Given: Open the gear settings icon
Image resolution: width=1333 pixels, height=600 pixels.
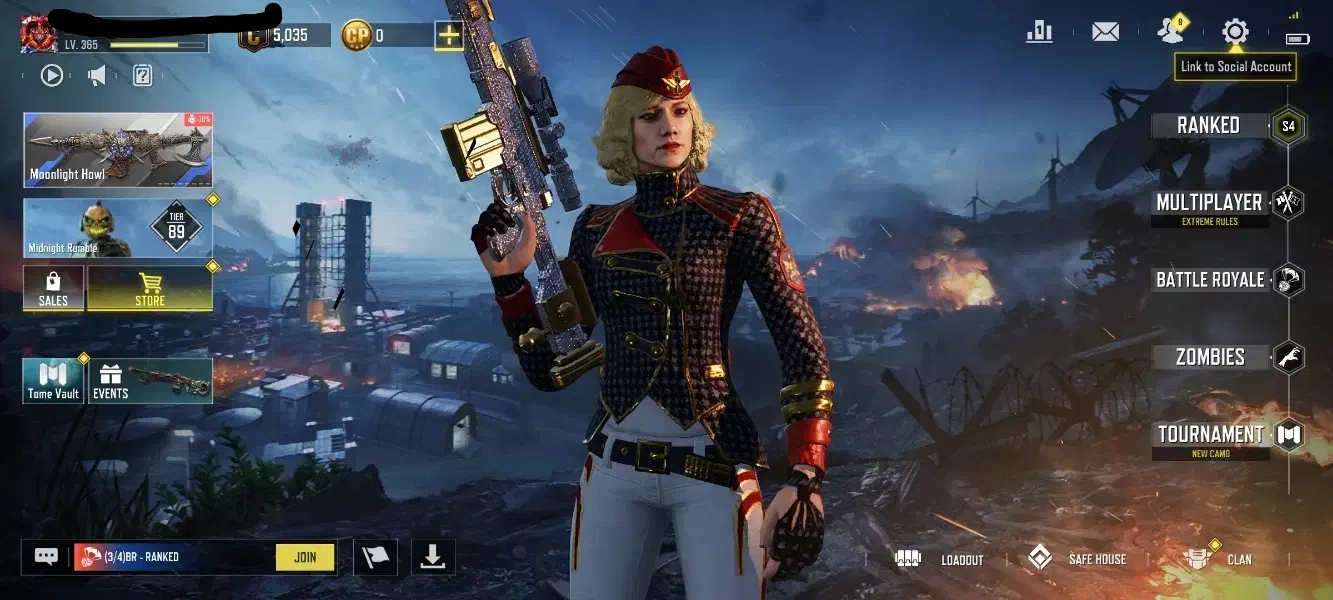Looking at the screenshot, I should 1235,32.
